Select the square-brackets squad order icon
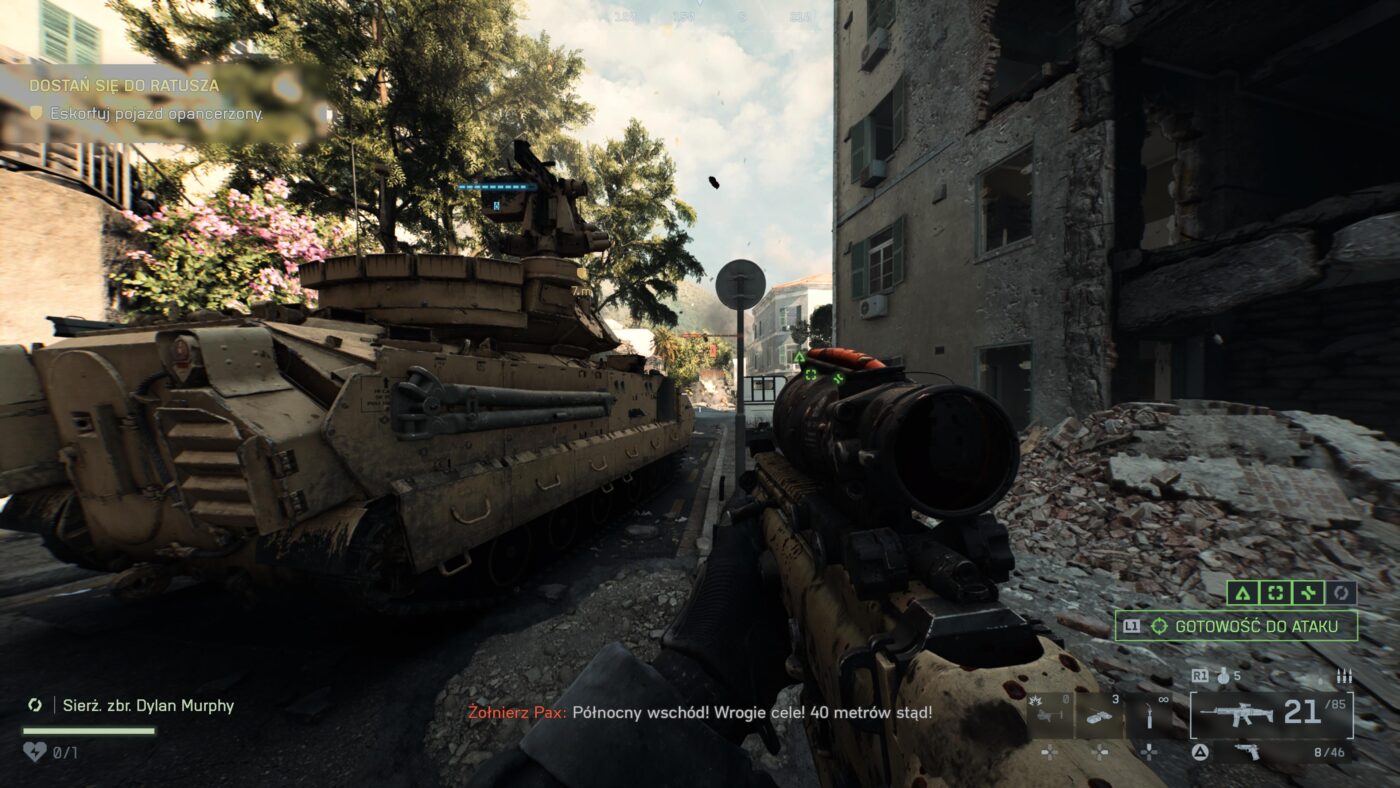 (1275, 593)
